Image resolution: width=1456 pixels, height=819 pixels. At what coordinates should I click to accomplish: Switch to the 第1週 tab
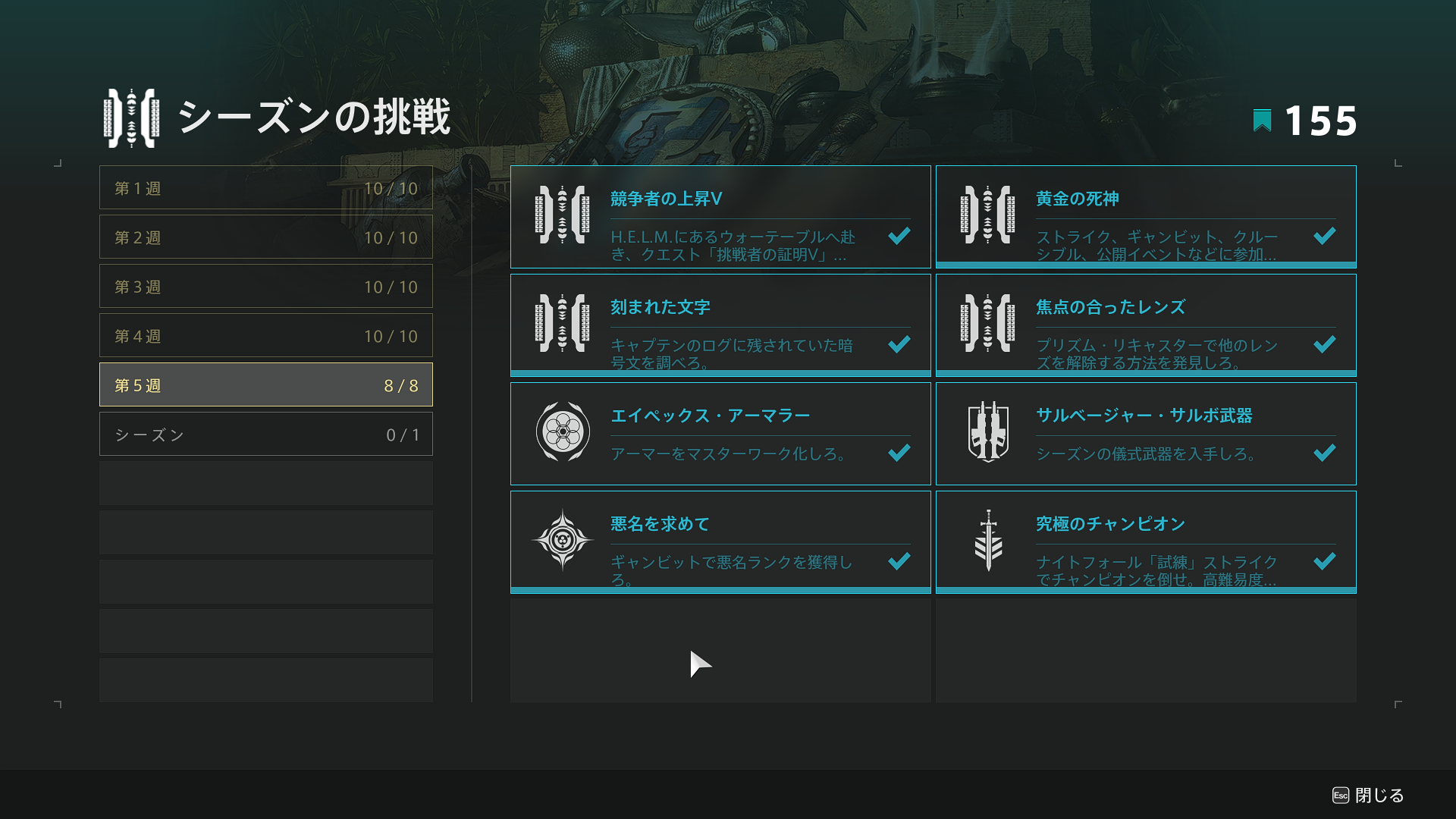tap(265, 187)
